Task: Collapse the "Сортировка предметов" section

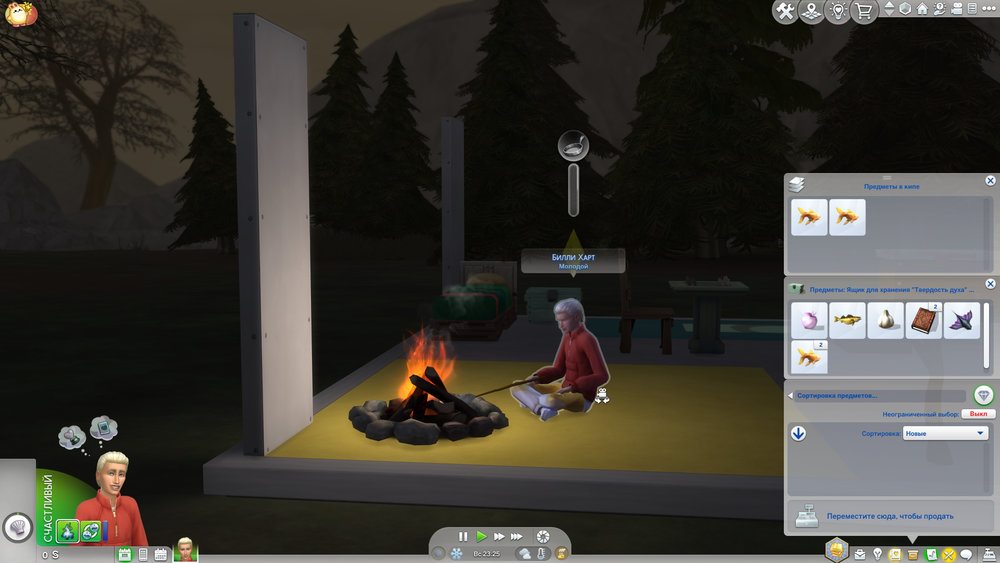Action: tap(790, 395)
